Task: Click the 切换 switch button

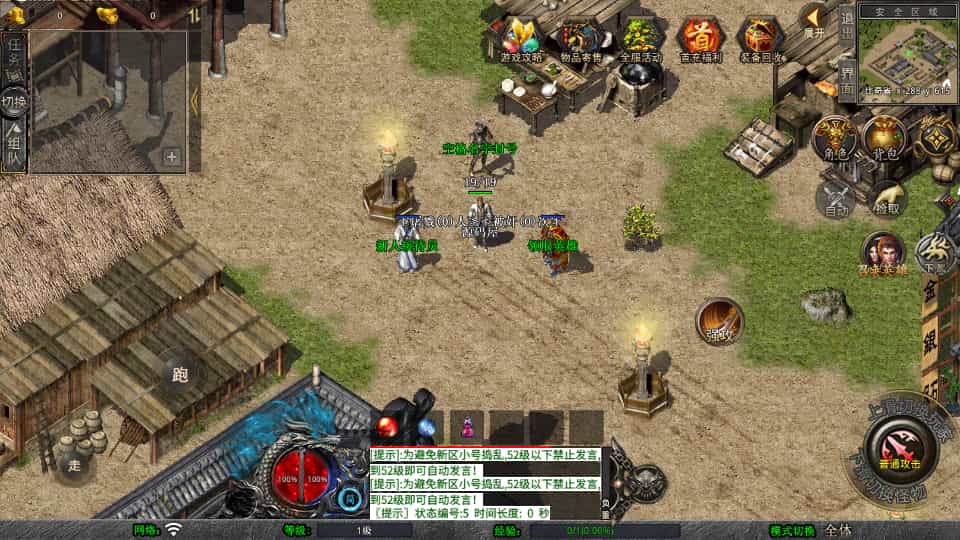Action: (x=14, y=101)
